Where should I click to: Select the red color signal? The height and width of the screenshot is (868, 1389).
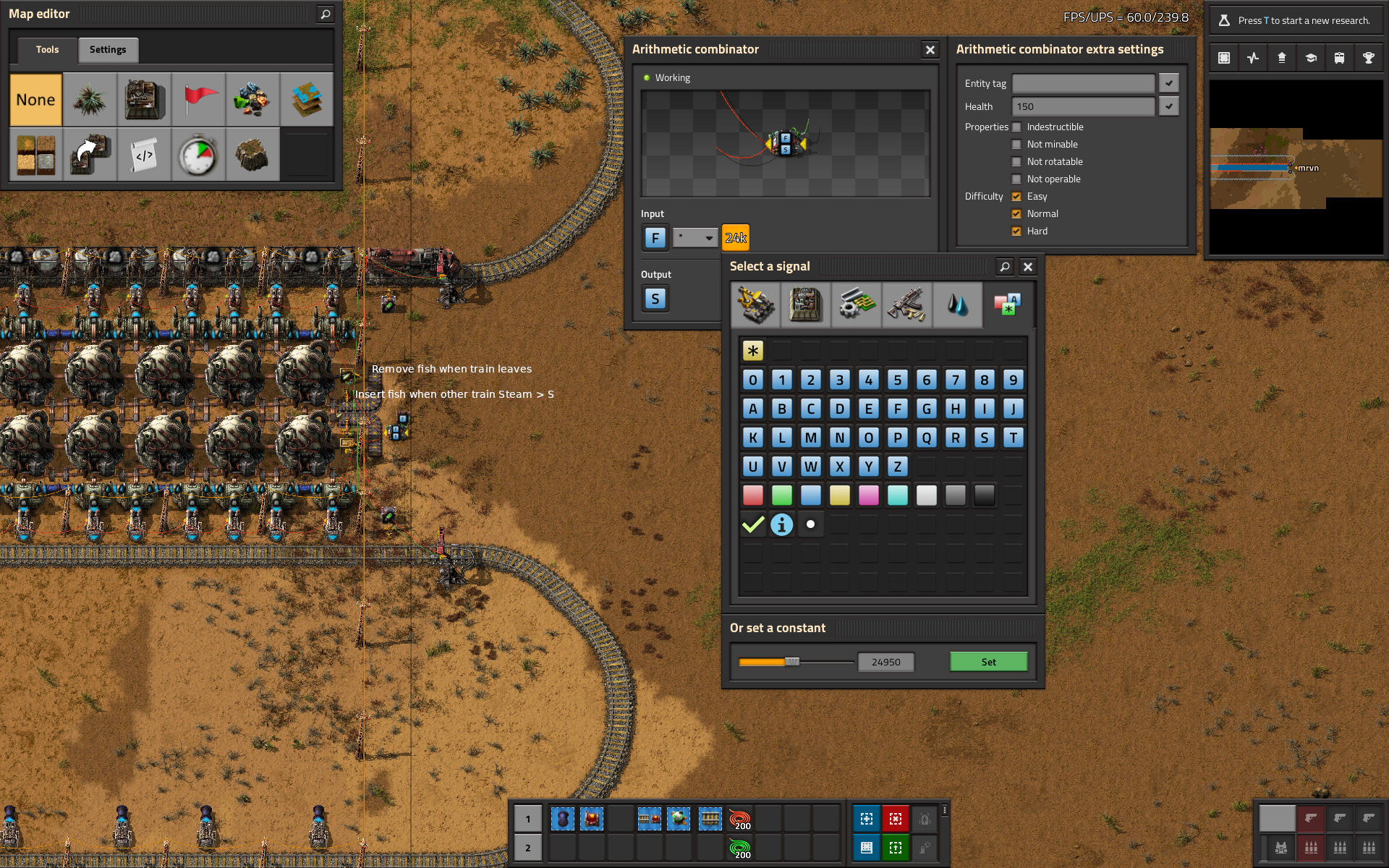(753, 495)
